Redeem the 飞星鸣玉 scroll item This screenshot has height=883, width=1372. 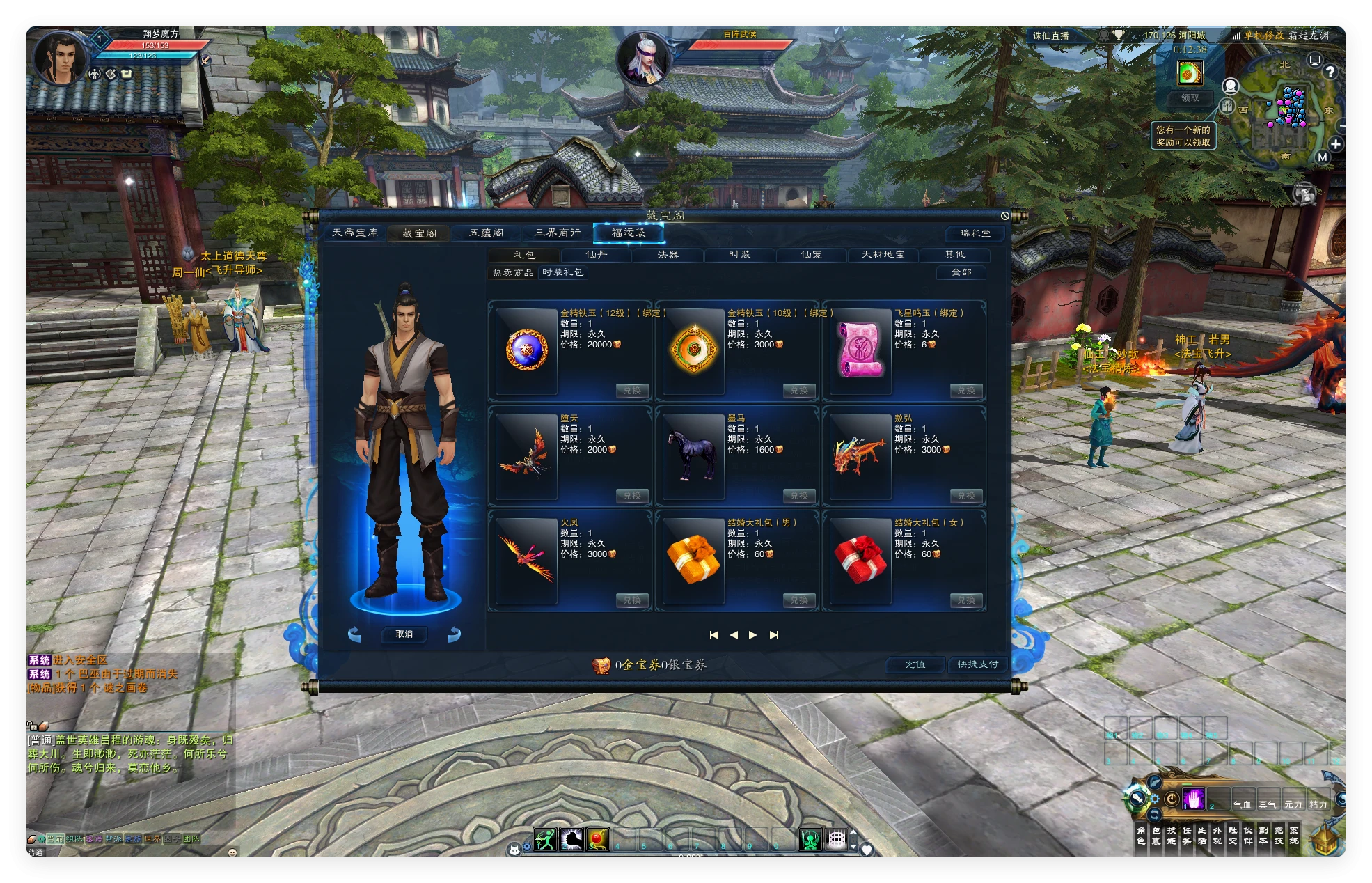tap(965, 391)
